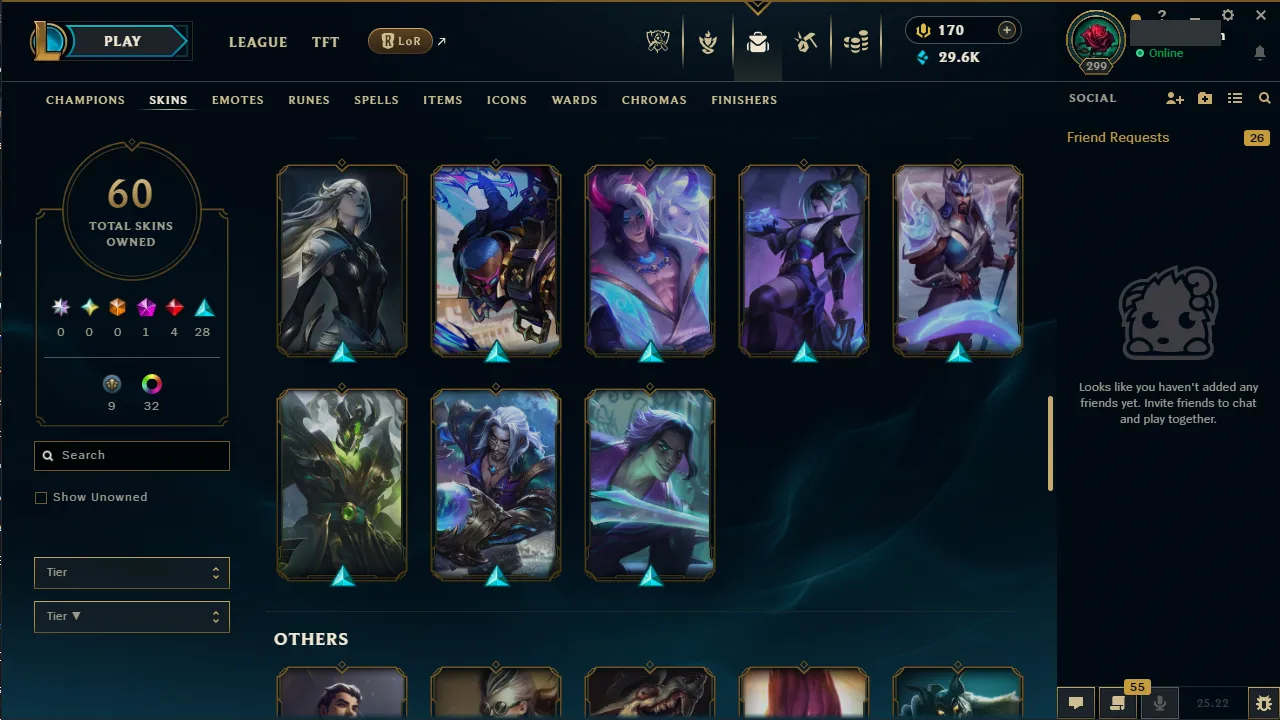Switch to the CHROMAS tab
Screen dimensions: 1280x720
[x=654, y=100]
